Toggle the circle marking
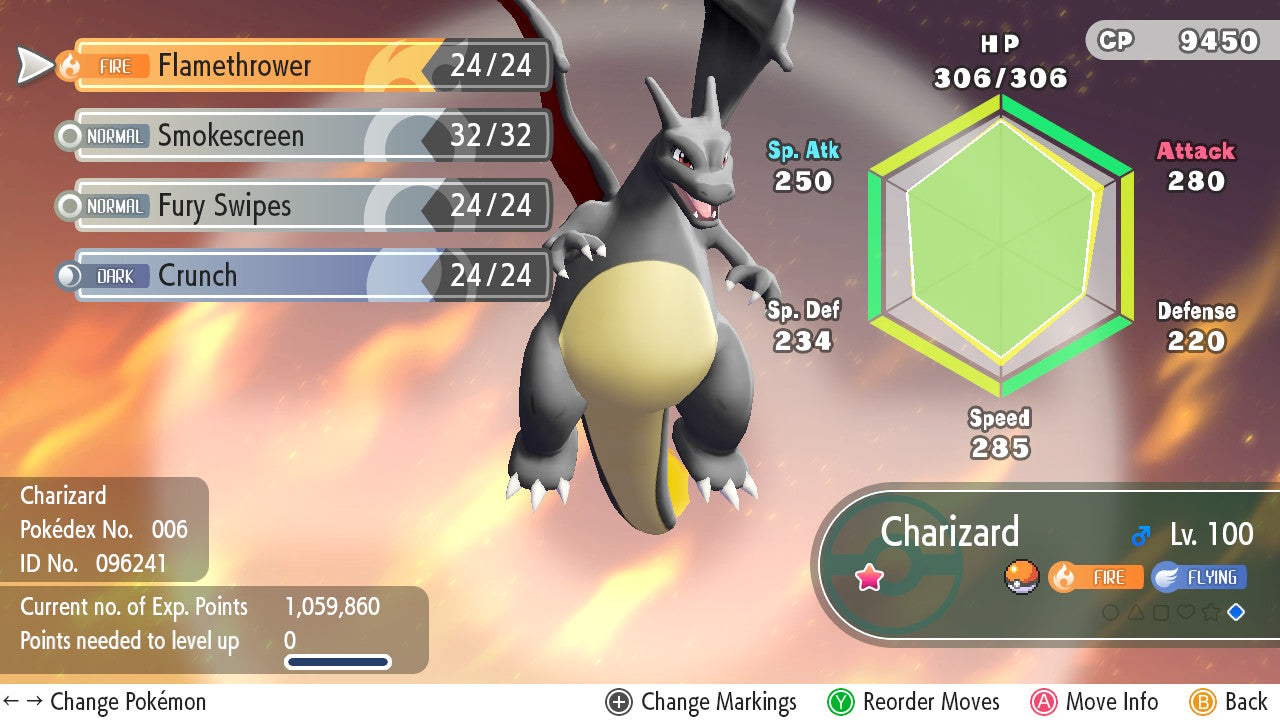Screen dimensions: 1280x720 [1110, 611]
